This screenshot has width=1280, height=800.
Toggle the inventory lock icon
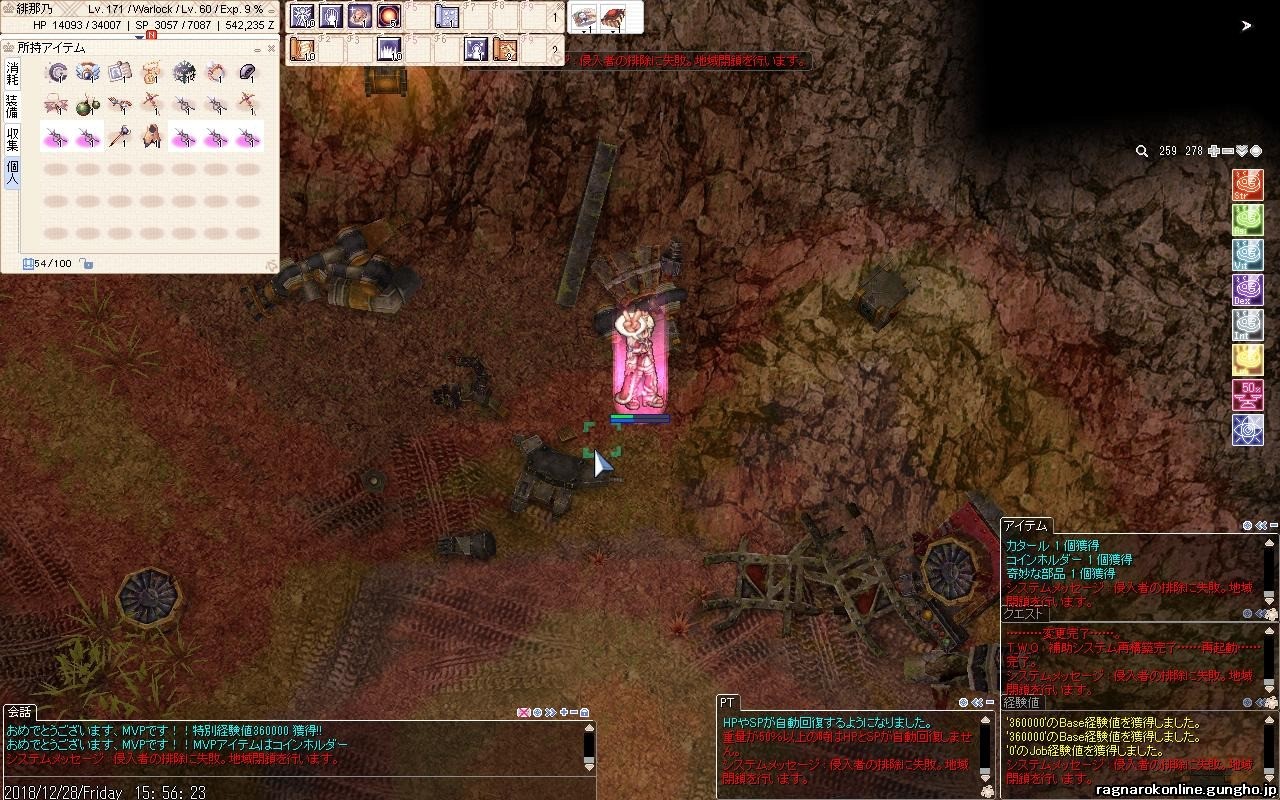click(x=87, y=264)
